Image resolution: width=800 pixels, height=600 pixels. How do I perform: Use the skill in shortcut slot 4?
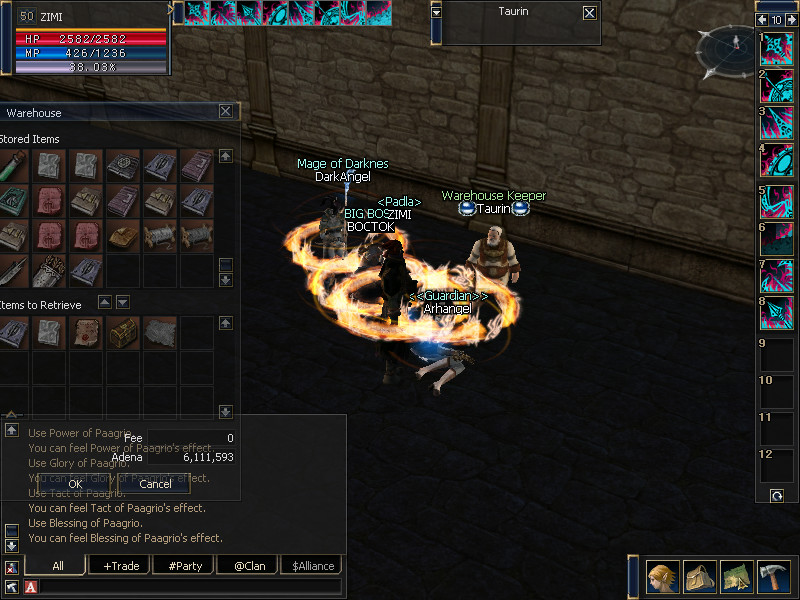777,160
